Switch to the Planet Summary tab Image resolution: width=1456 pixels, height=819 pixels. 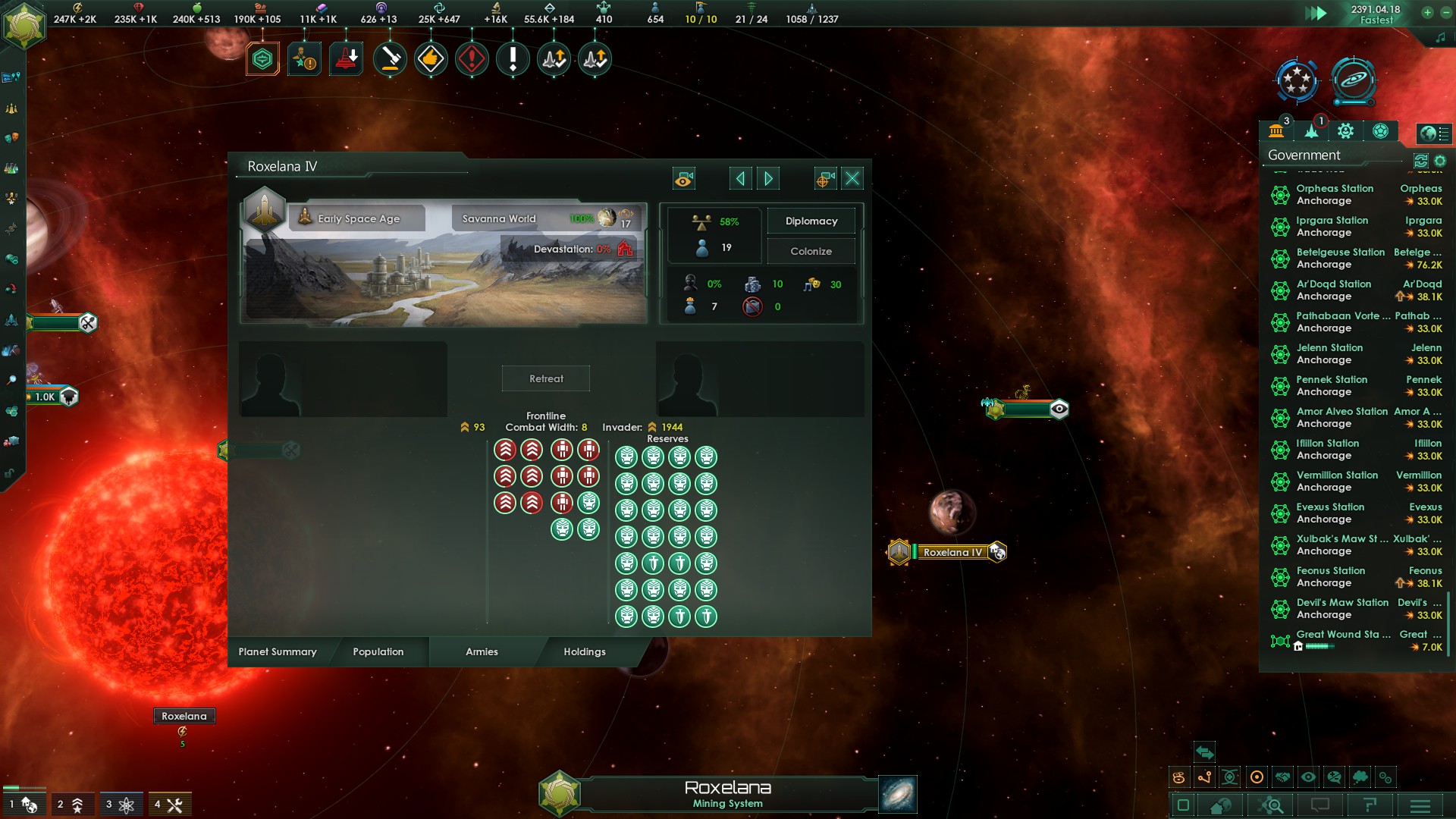point(278,651)
